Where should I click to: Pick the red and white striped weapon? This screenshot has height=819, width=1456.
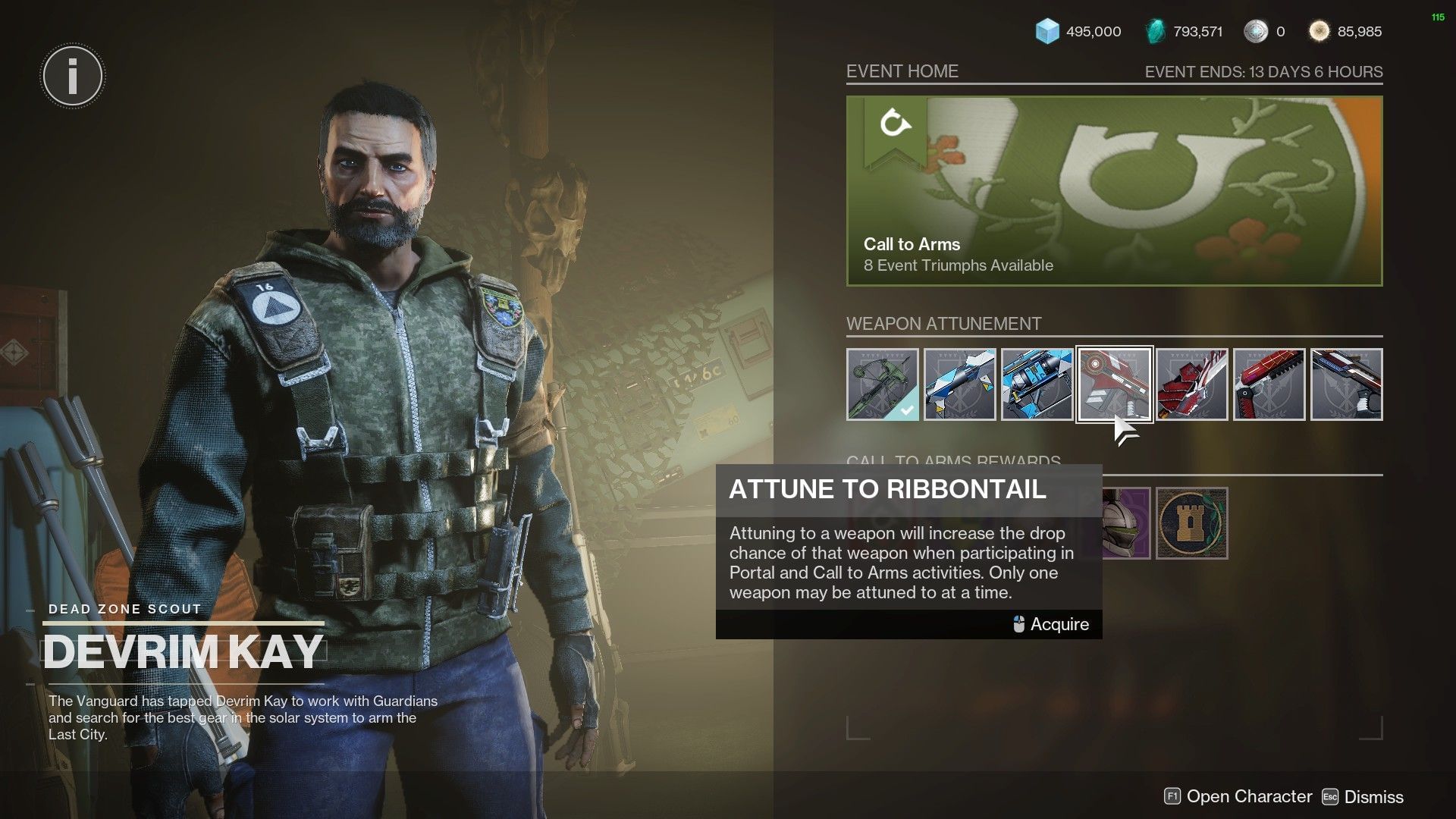(x=1191, y=384)
